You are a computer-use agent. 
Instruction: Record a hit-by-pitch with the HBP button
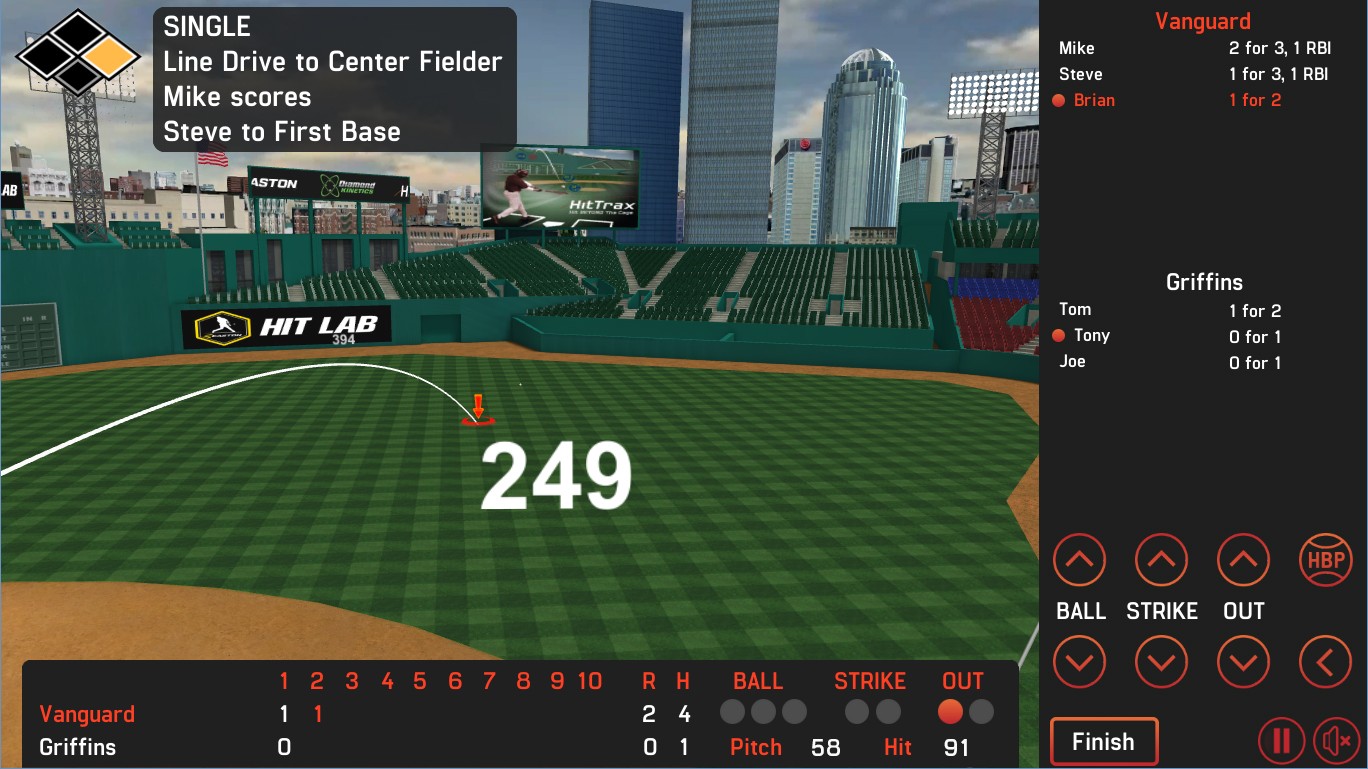[x=1325, y=560]
